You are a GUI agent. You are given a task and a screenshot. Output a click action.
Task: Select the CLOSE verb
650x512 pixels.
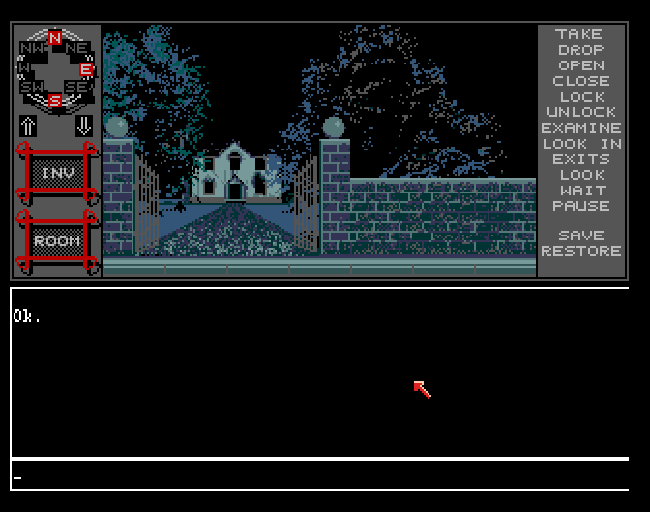(581, 81)
